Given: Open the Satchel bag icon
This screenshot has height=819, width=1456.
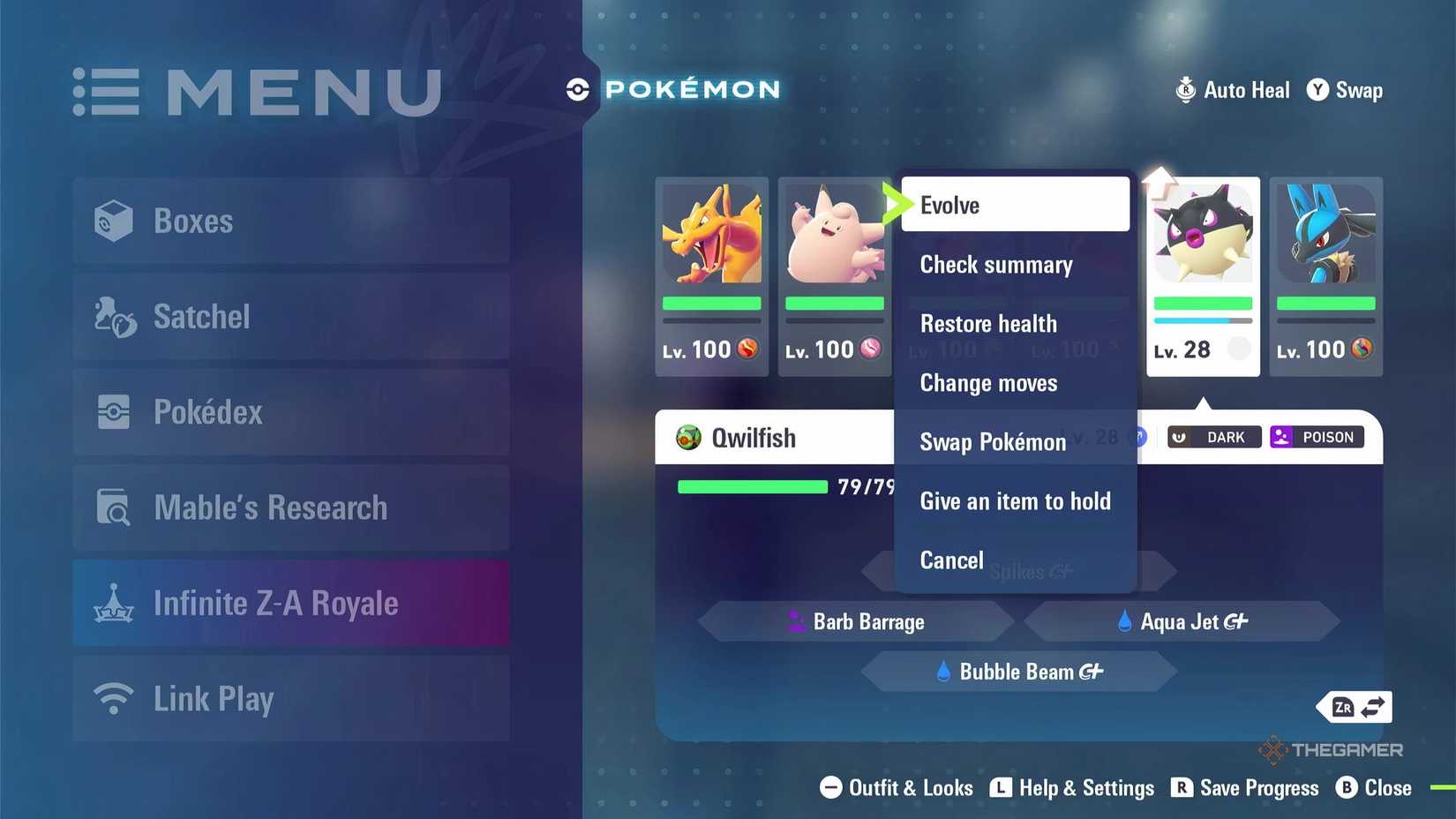Looking at the screenshot, I should point(113,316).
